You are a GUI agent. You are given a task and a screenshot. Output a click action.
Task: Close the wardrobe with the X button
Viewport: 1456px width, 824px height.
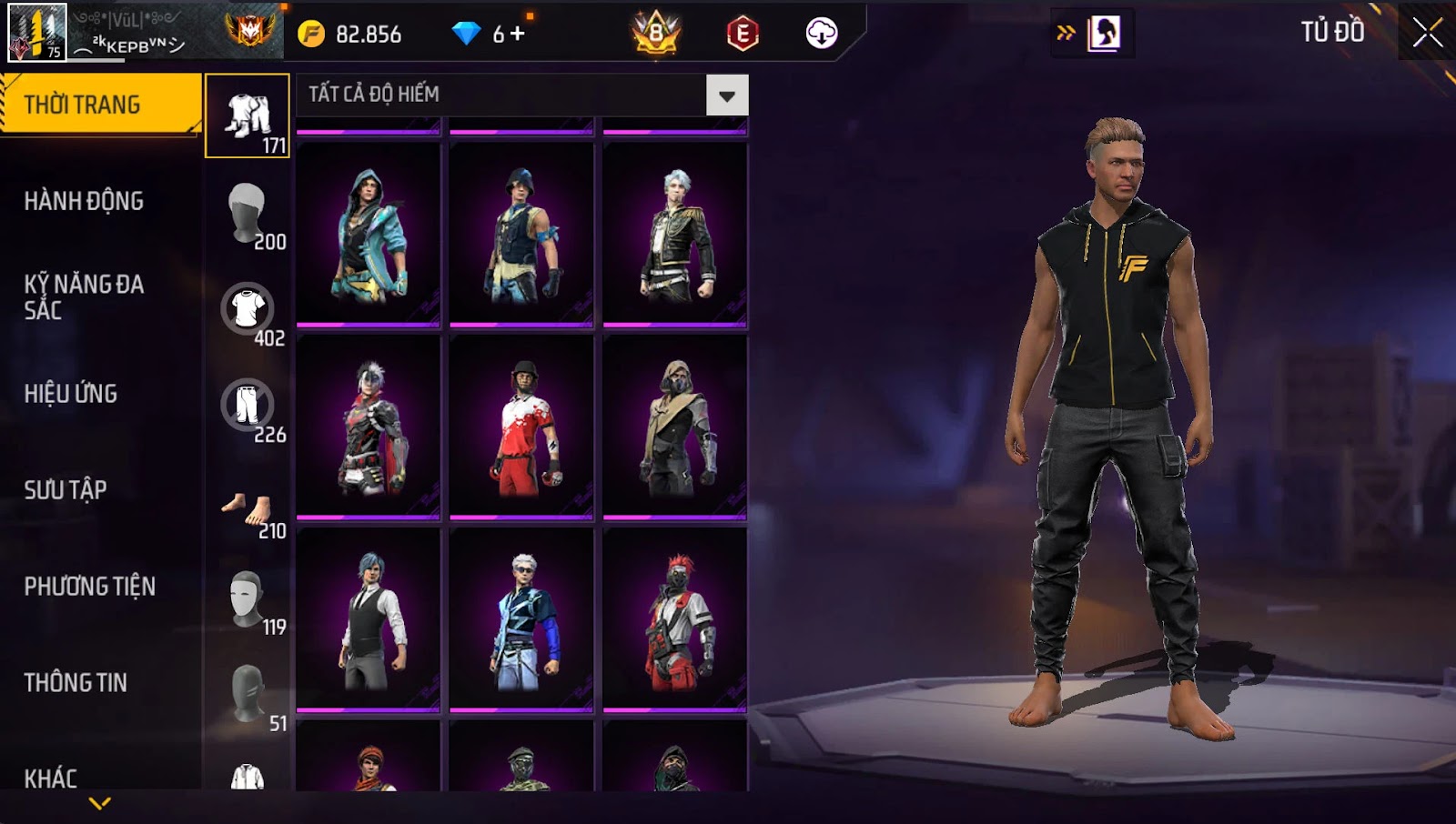(1426, 33)
